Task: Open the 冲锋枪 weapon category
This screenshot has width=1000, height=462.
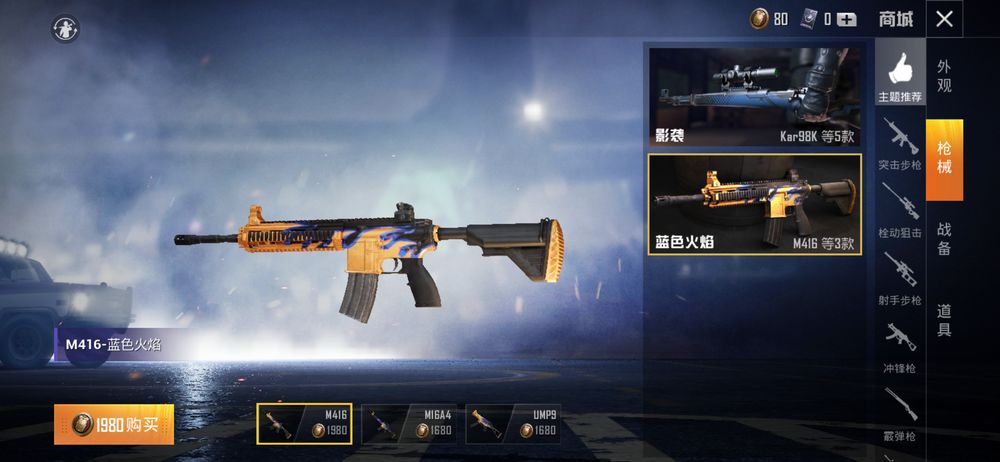Action: 900,346
